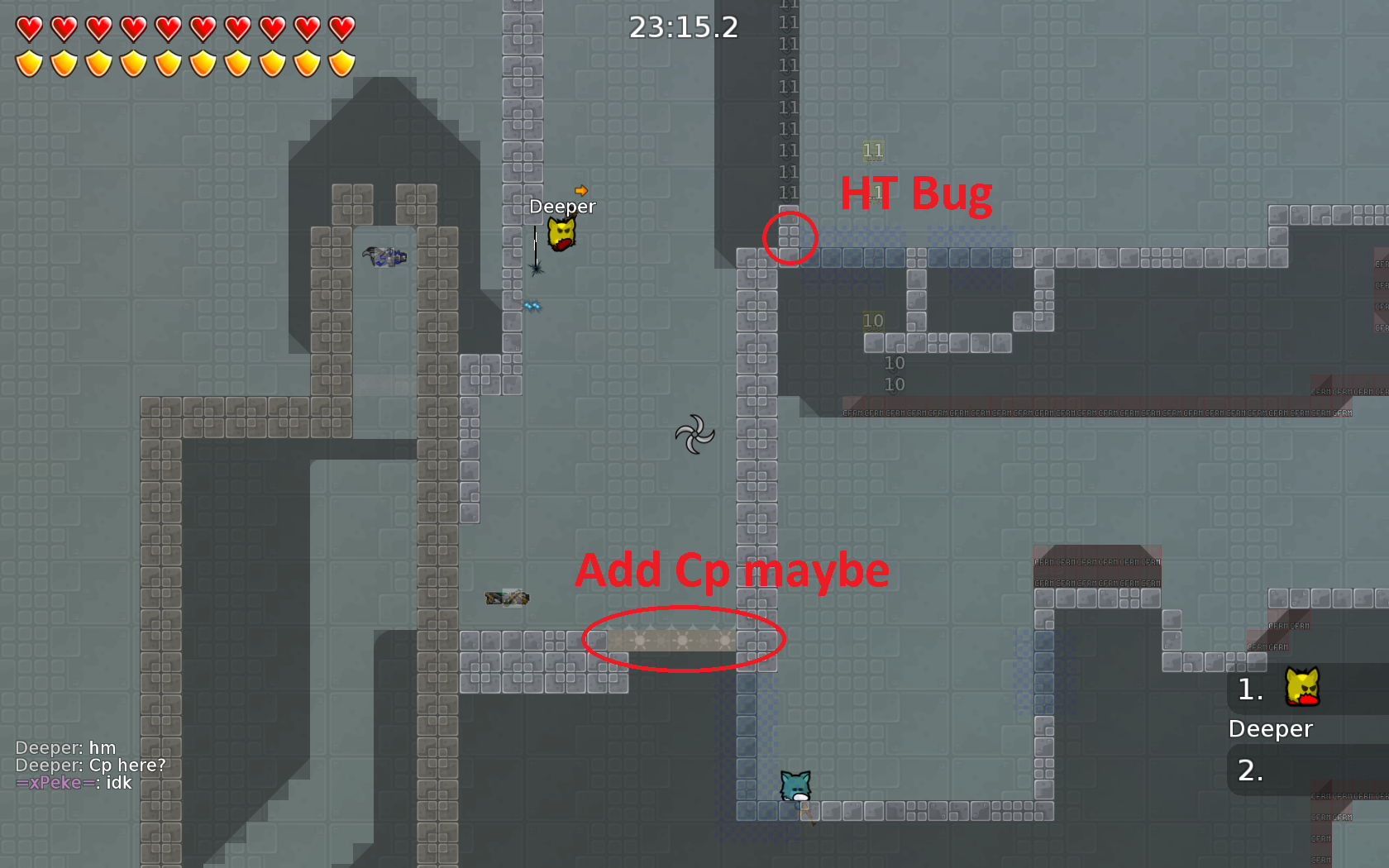Viewport: 1389px width, 868px height.
Task: Click the orange arrow emote above Deeper
Action: tap(581, 192)
